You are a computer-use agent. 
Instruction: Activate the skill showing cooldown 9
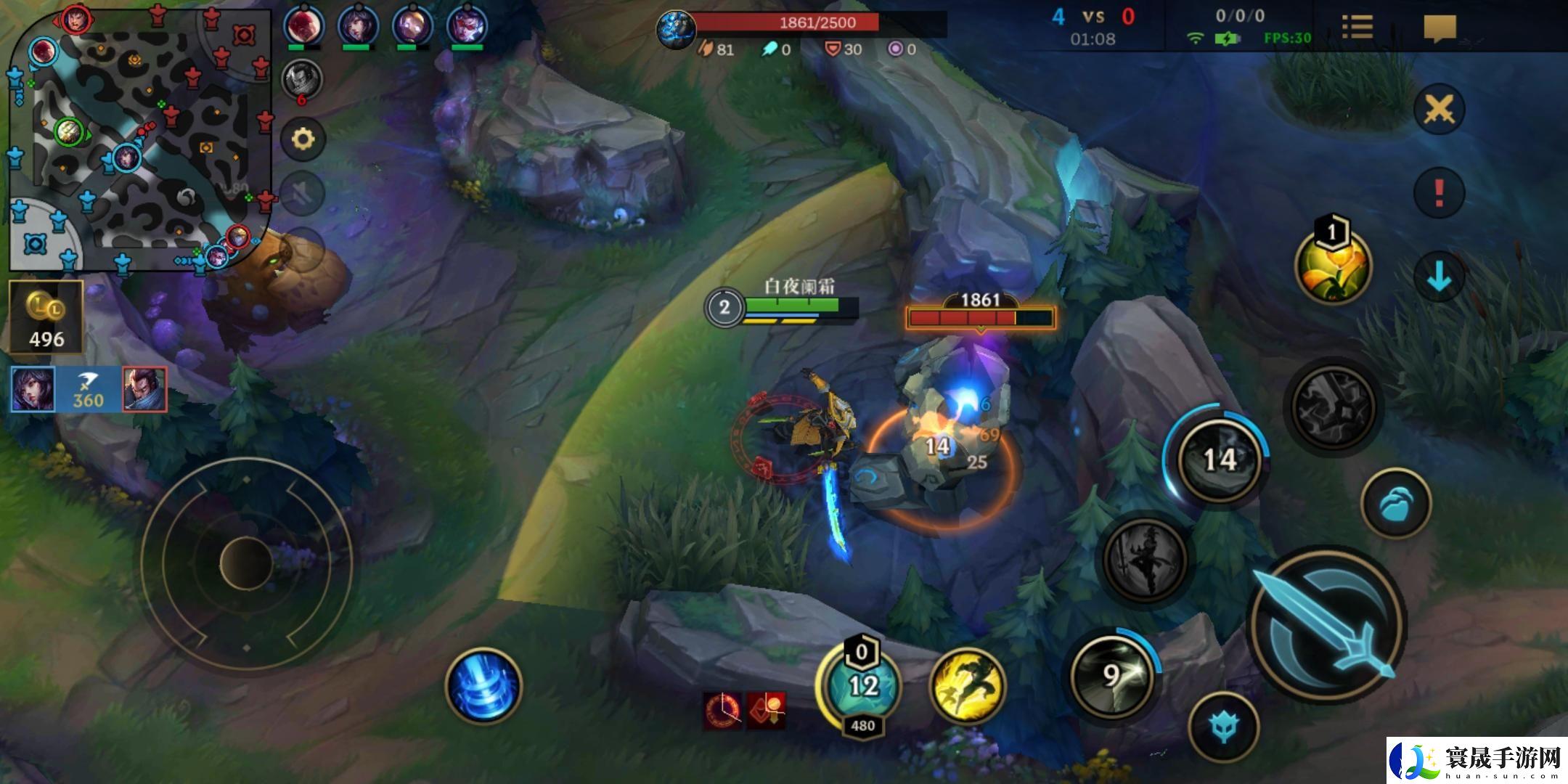point(1111,675)
